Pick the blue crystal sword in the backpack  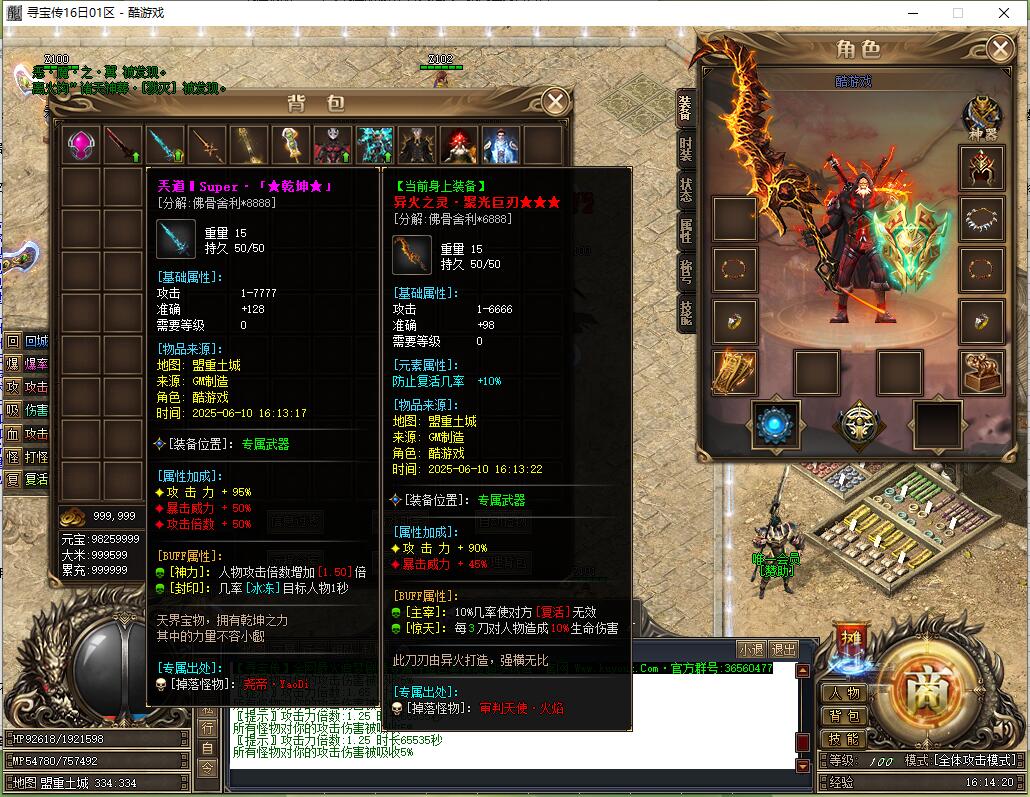[x=165, y=145]
